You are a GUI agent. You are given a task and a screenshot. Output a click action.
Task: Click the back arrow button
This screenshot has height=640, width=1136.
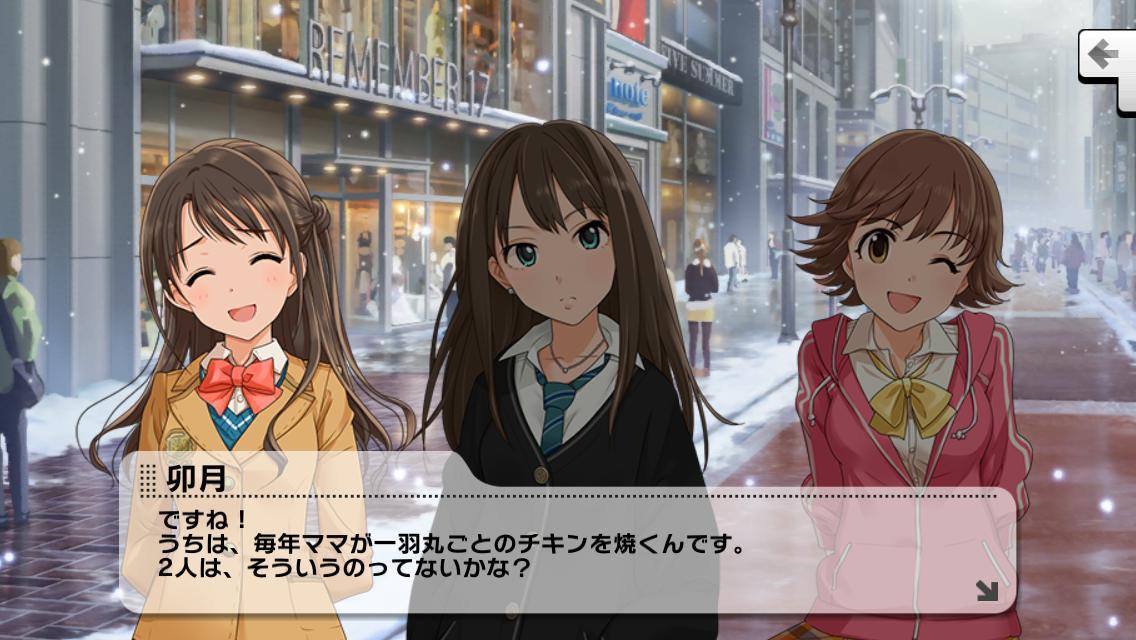[x=1106, y=54]
